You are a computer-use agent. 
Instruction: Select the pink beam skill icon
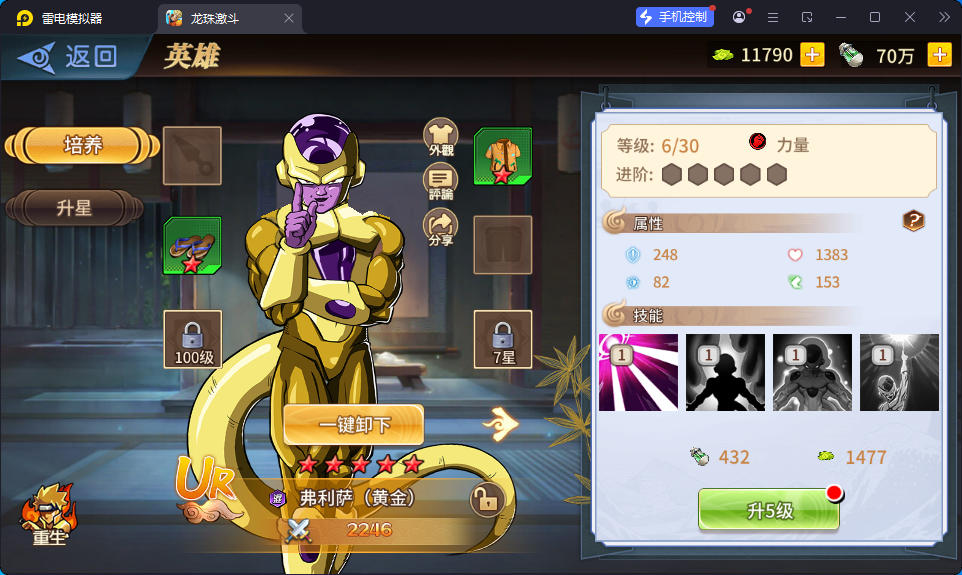(638, 373)
